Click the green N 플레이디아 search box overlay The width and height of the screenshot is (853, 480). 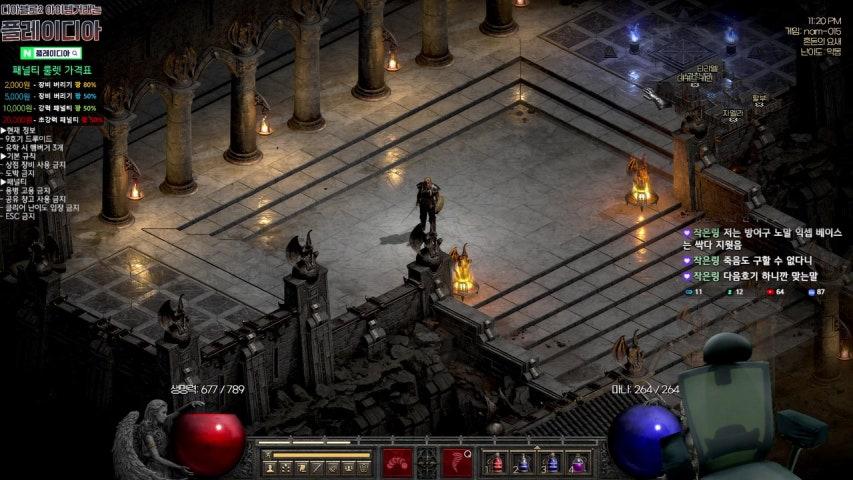pyautogui.click(x=50, y=52)
